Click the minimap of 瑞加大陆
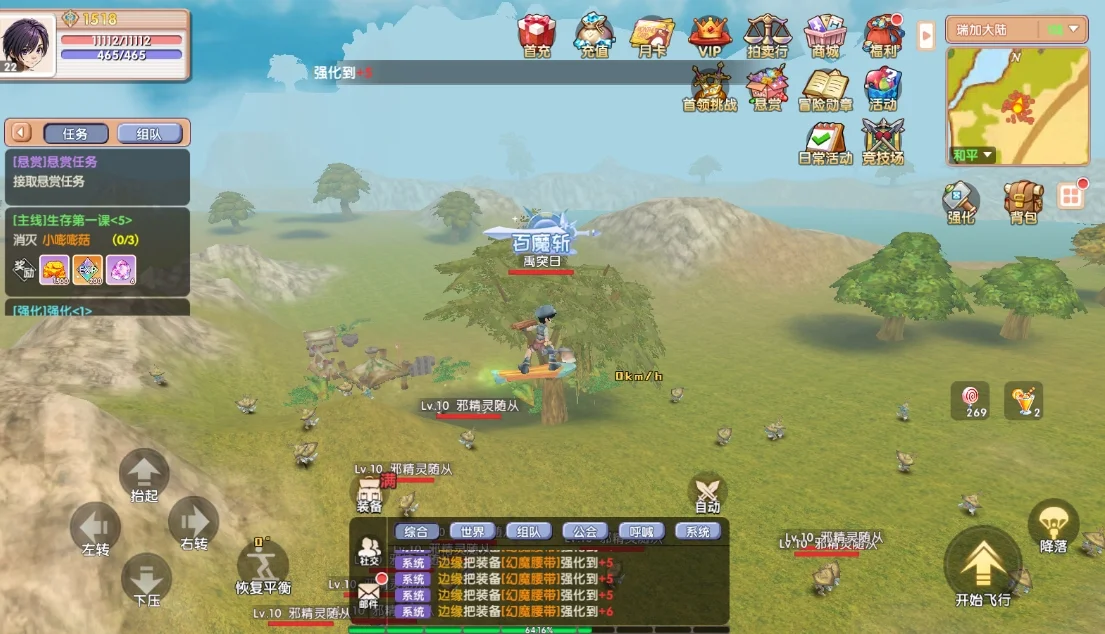The width and height of the screenshot is (1105, 634). [x=1017, y=105]
